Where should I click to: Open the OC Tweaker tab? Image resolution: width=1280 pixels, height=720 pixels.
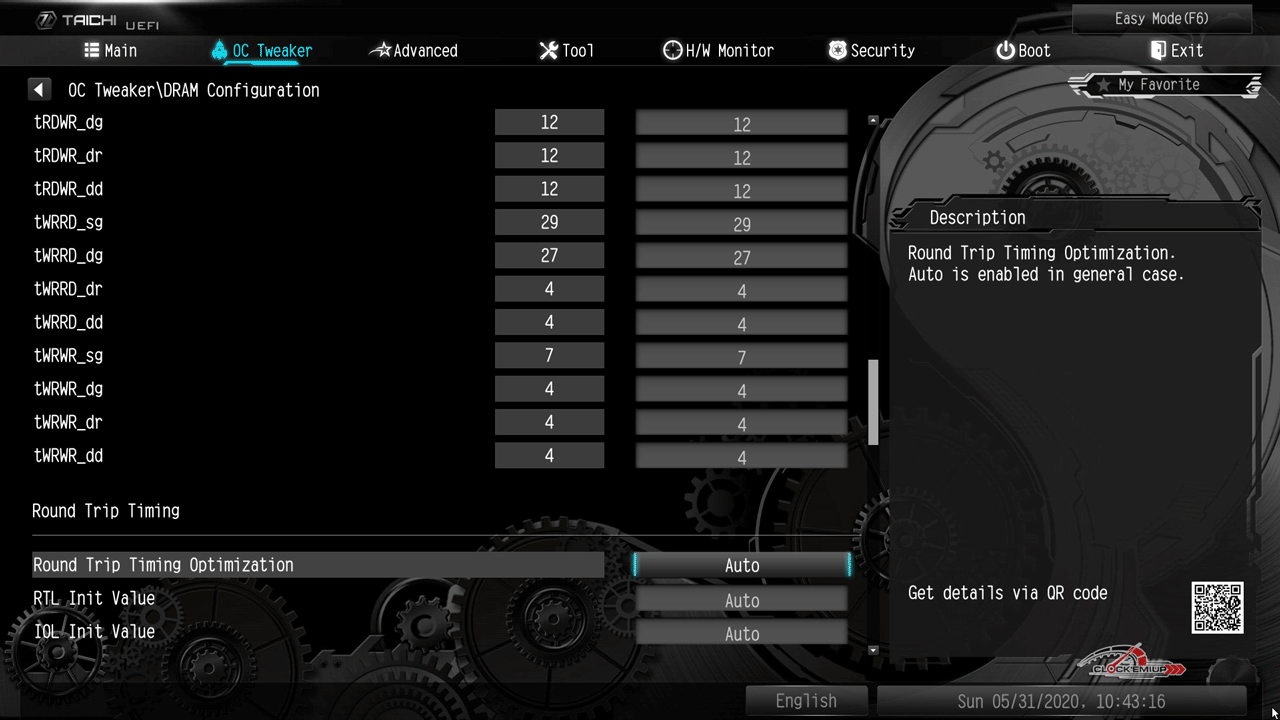[262, 51]
